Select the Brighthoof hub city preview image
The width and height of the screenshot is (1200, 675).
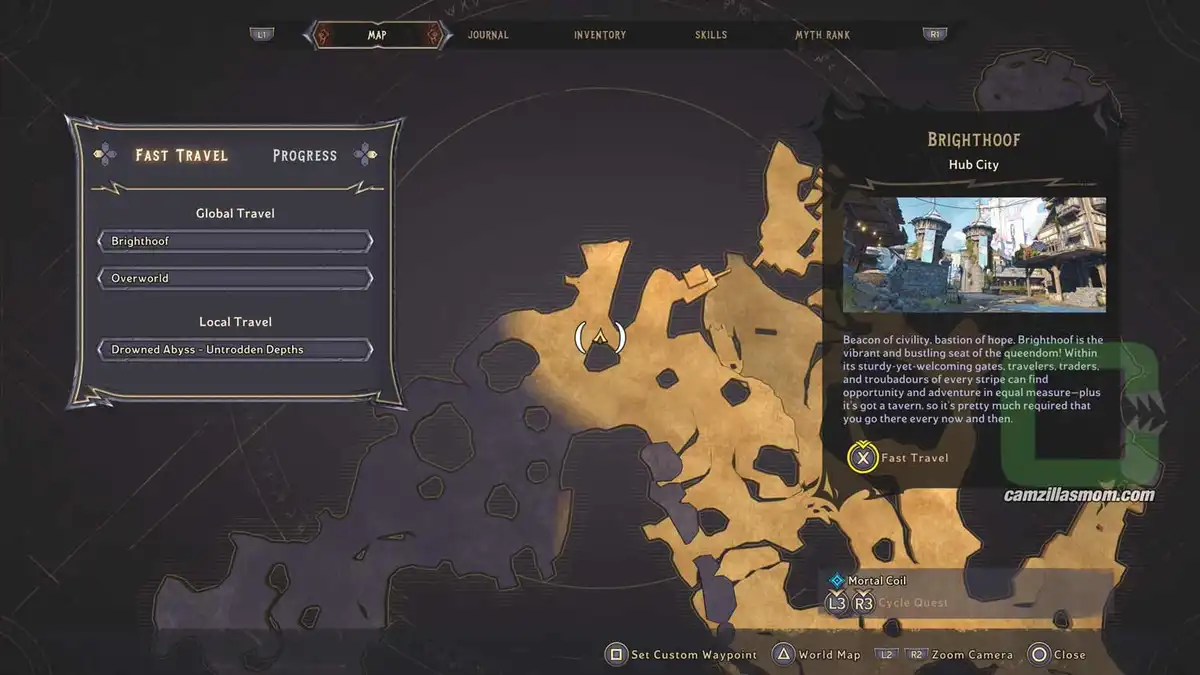(974, 255)
